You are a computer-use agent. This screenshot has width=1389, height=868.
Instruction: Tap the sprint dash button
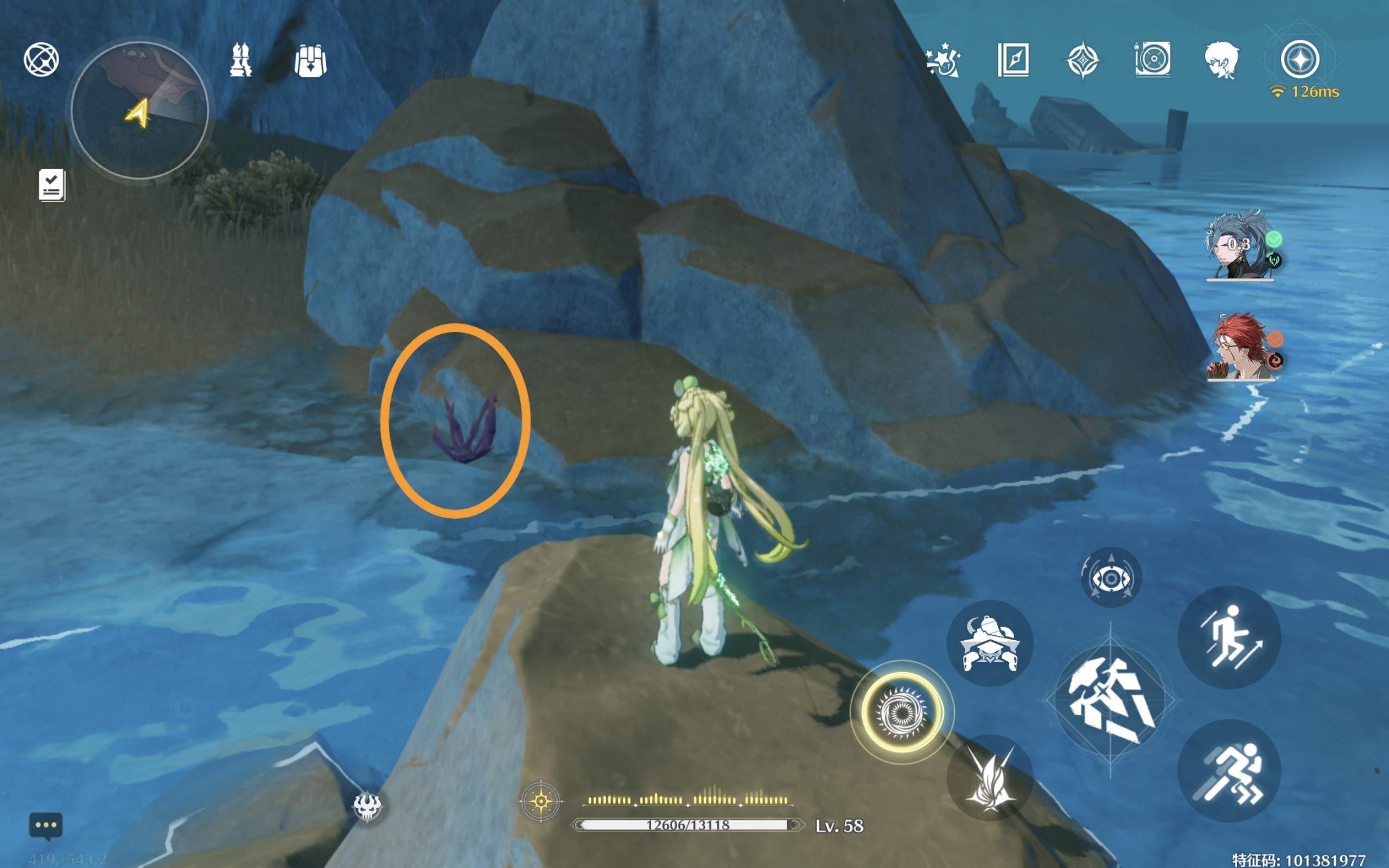(1229, 771)
